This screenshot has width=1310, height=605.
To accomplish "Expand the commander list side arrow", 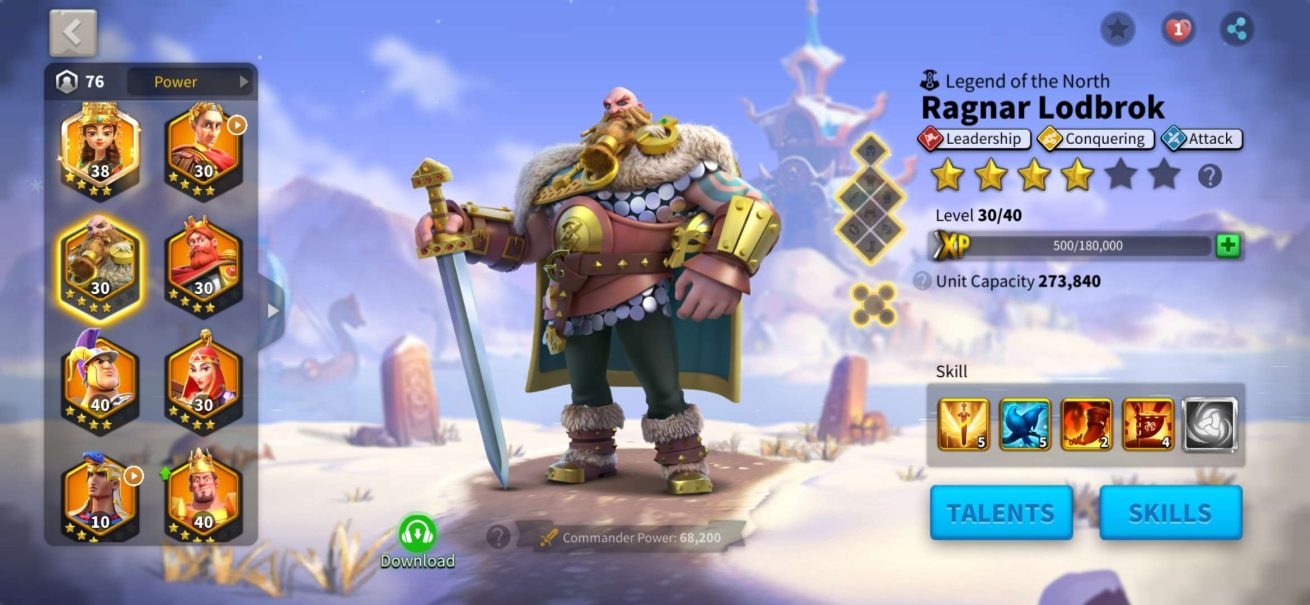I will coord(273,311).
